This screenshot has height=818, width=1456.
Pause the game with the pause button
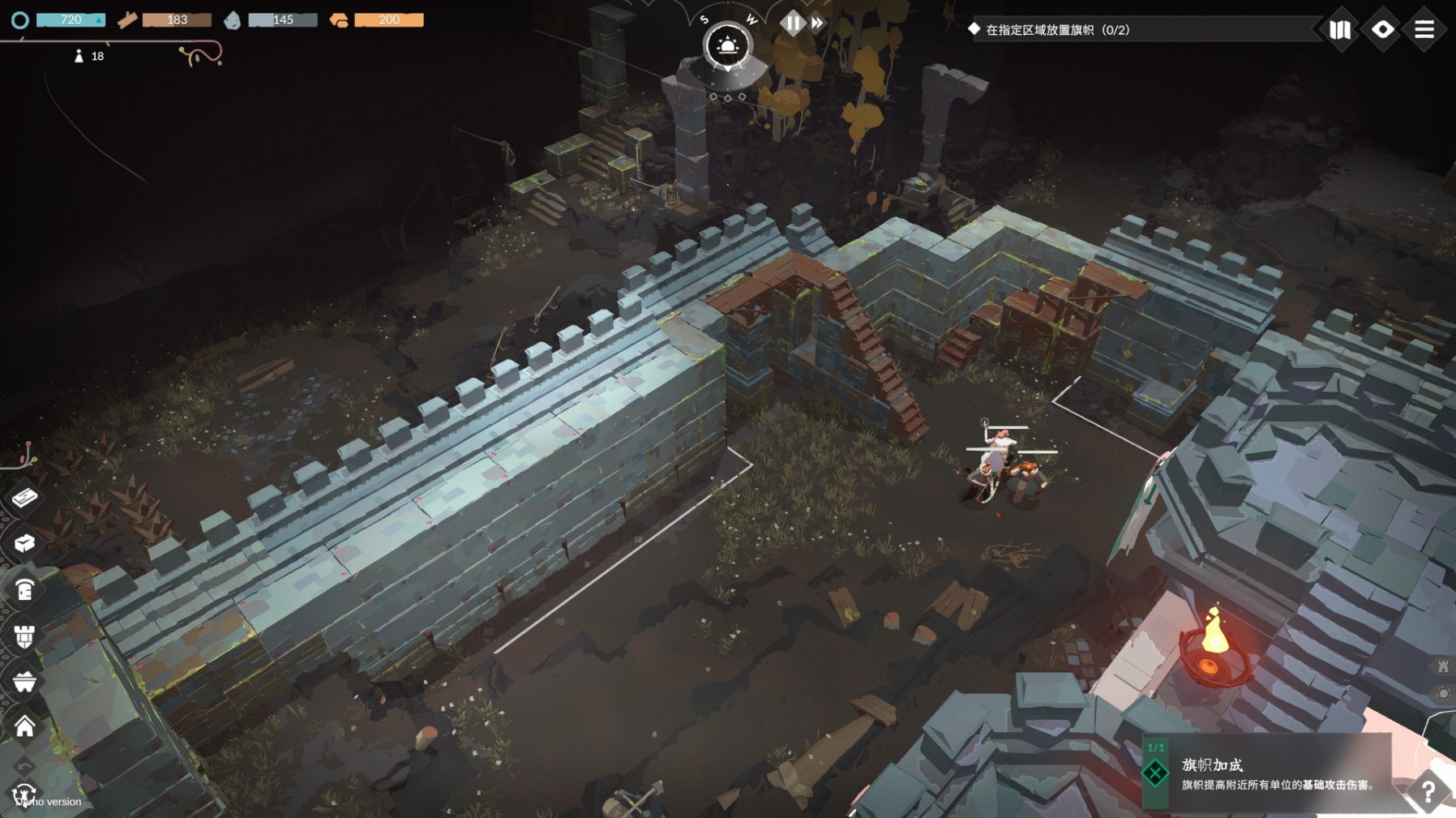click(792, 23)
